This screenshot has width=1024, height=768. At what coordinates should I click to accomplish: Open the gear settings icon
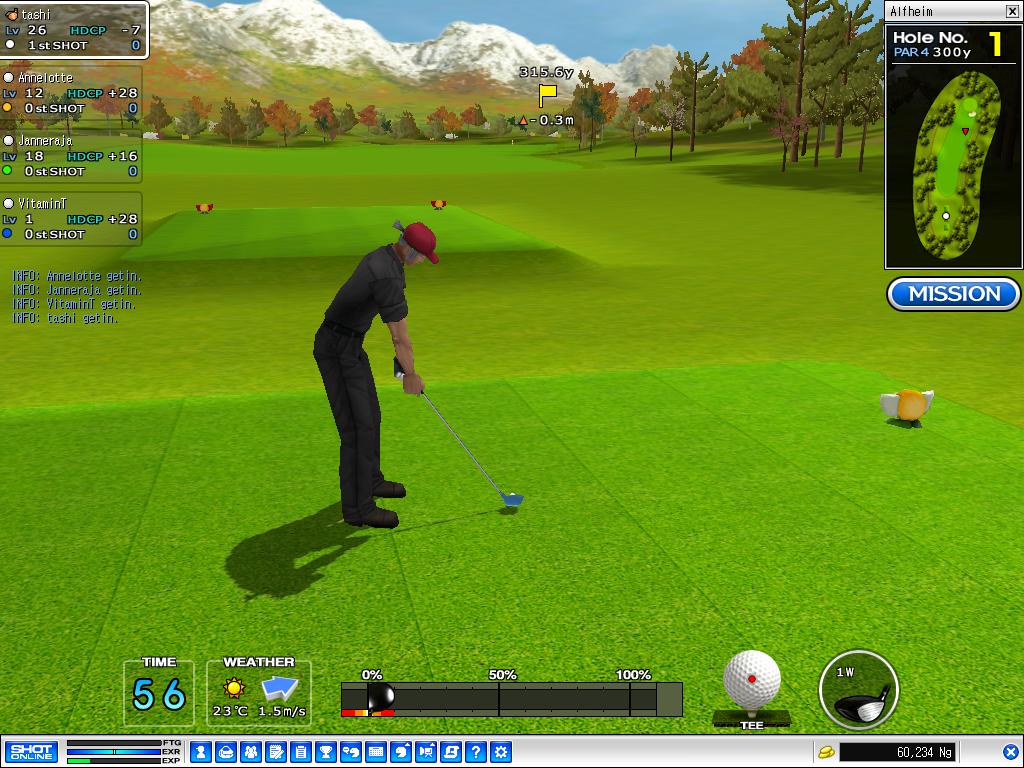tap(502, 752)
